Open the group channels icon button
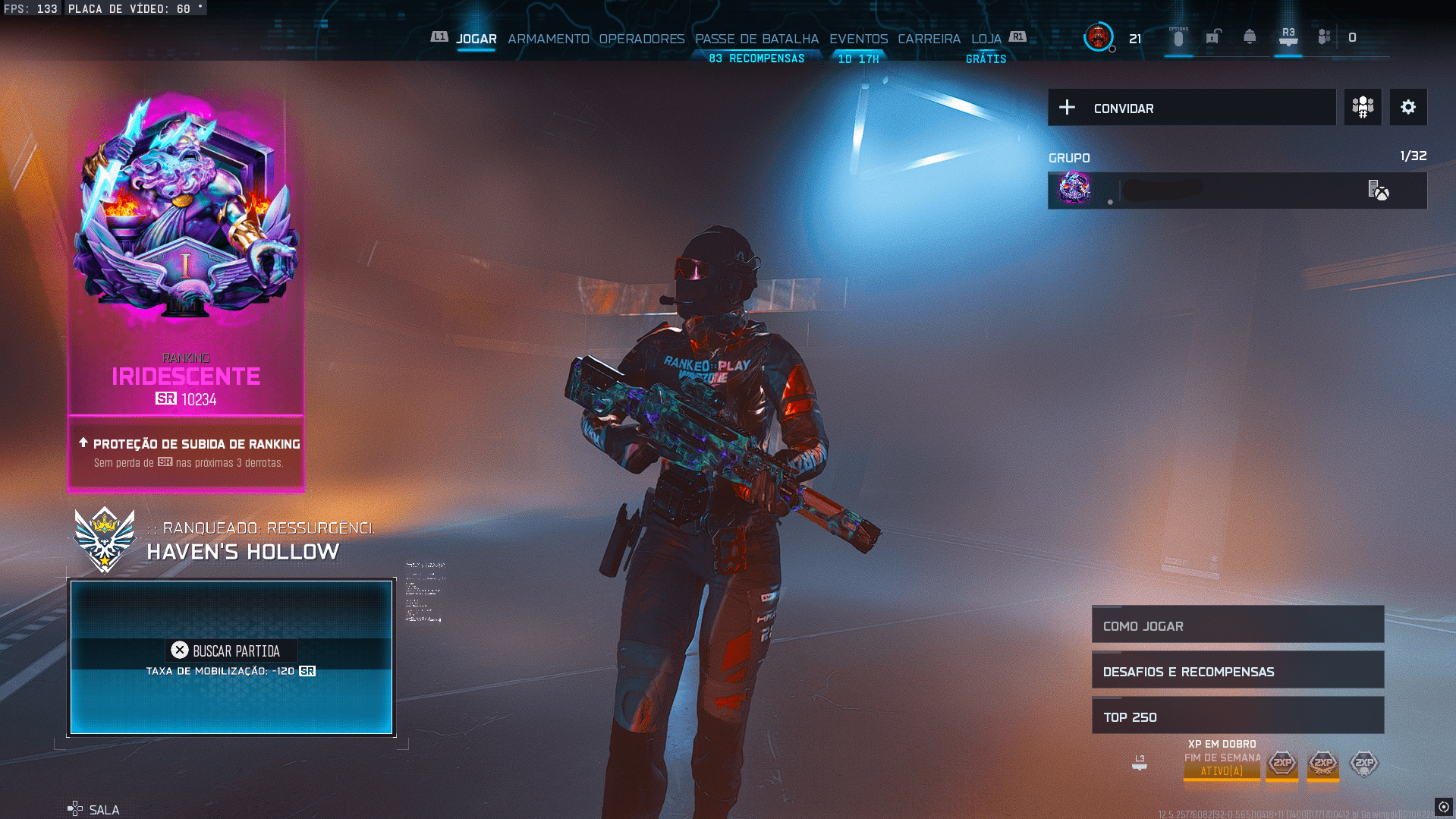Screen dimensions: 1456x819 (1363, 108)
